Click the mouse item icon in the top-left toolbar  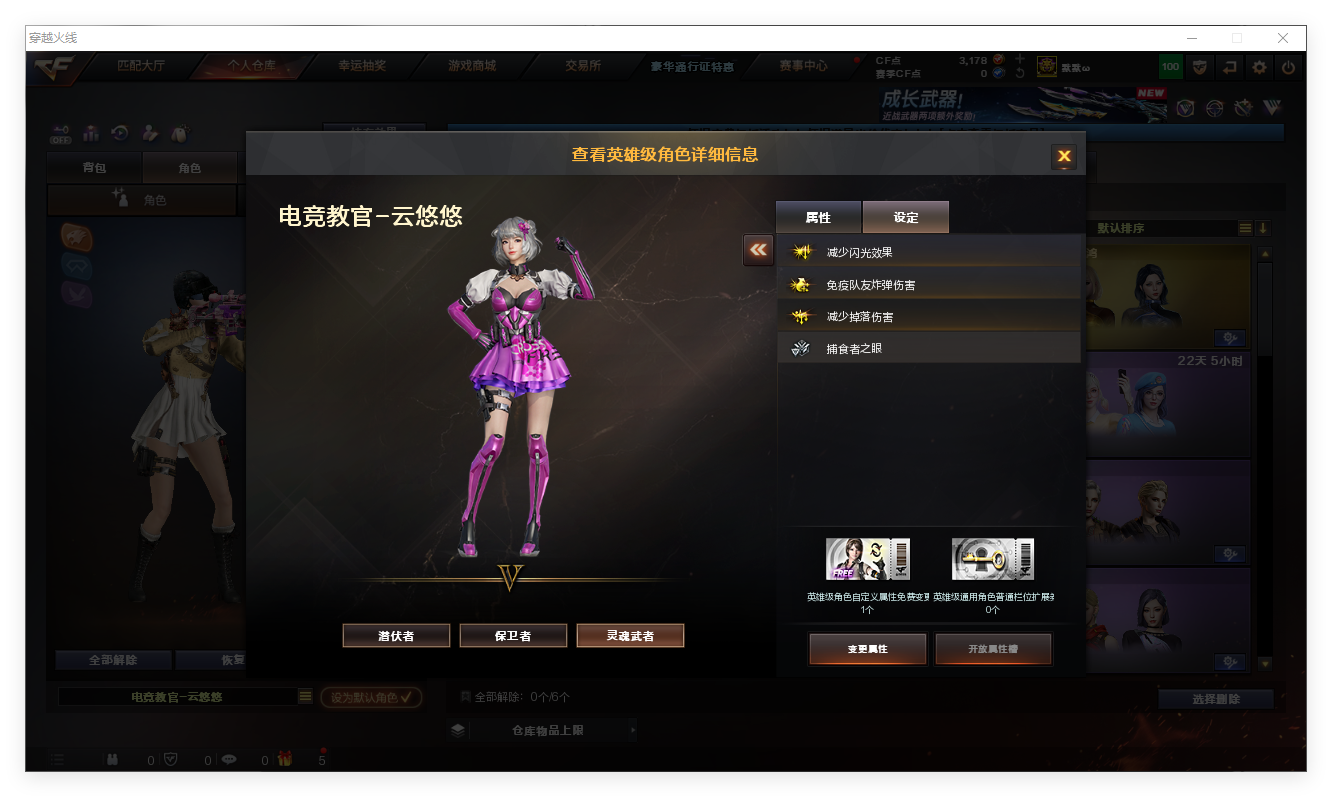[181, 133]
